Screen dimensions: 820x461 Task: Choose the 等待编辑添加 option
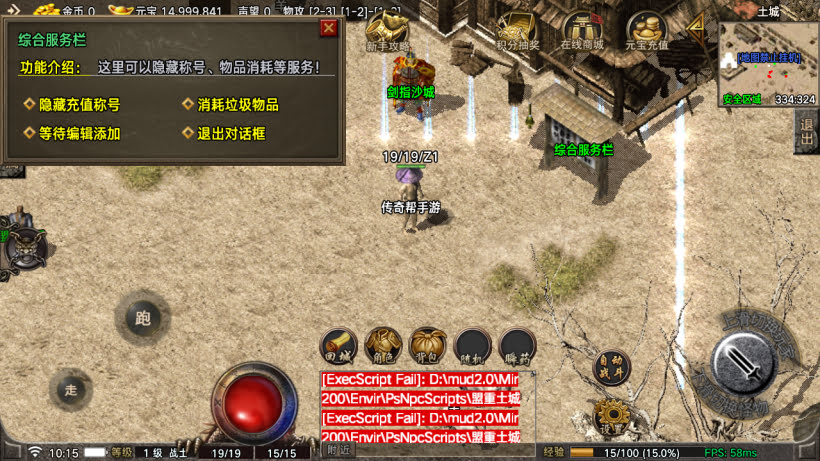click(79, 133)
